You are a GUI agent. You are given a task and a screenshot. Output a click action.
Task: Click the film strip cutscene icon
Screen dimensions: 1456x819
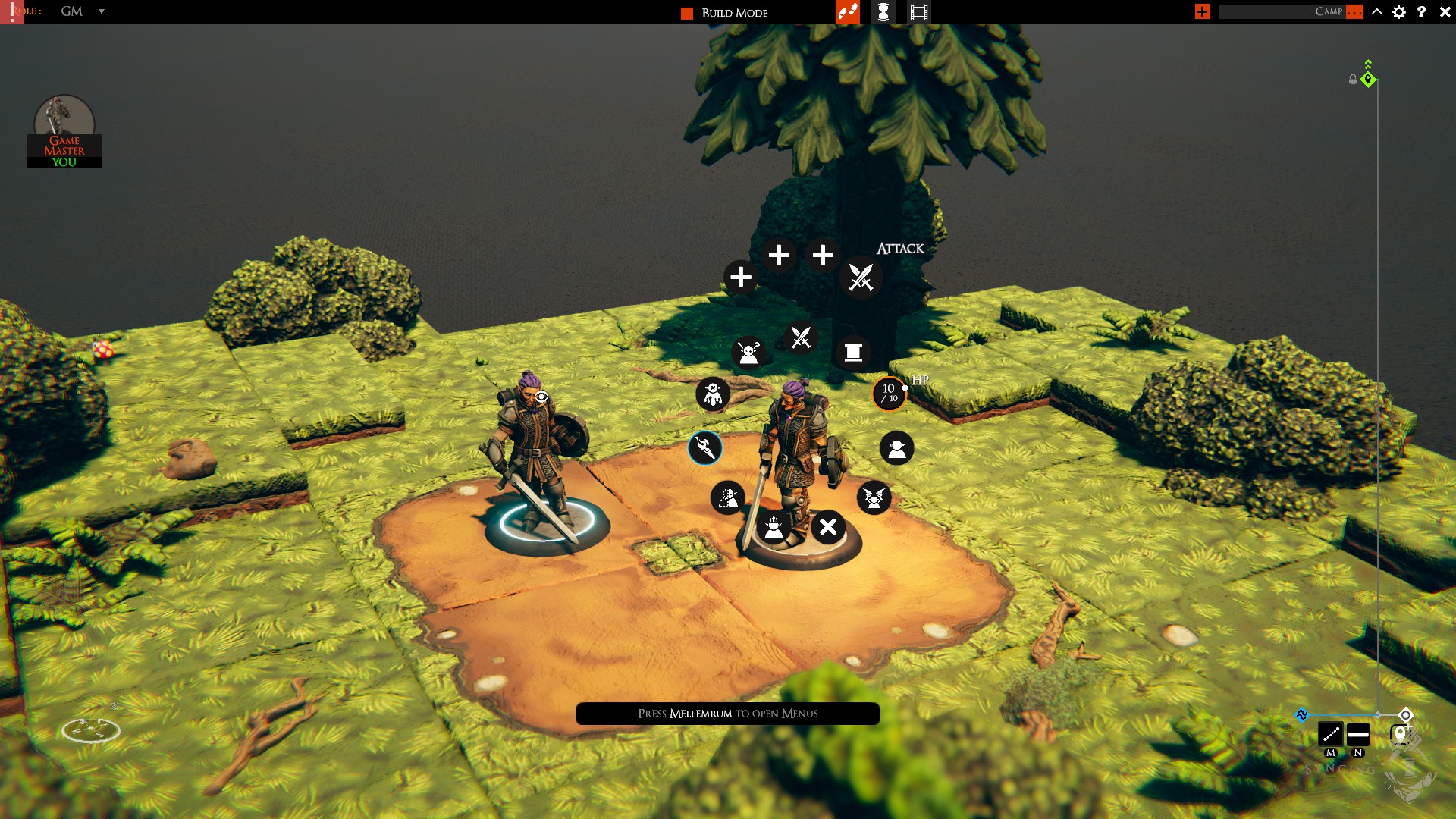click(918, 12)
